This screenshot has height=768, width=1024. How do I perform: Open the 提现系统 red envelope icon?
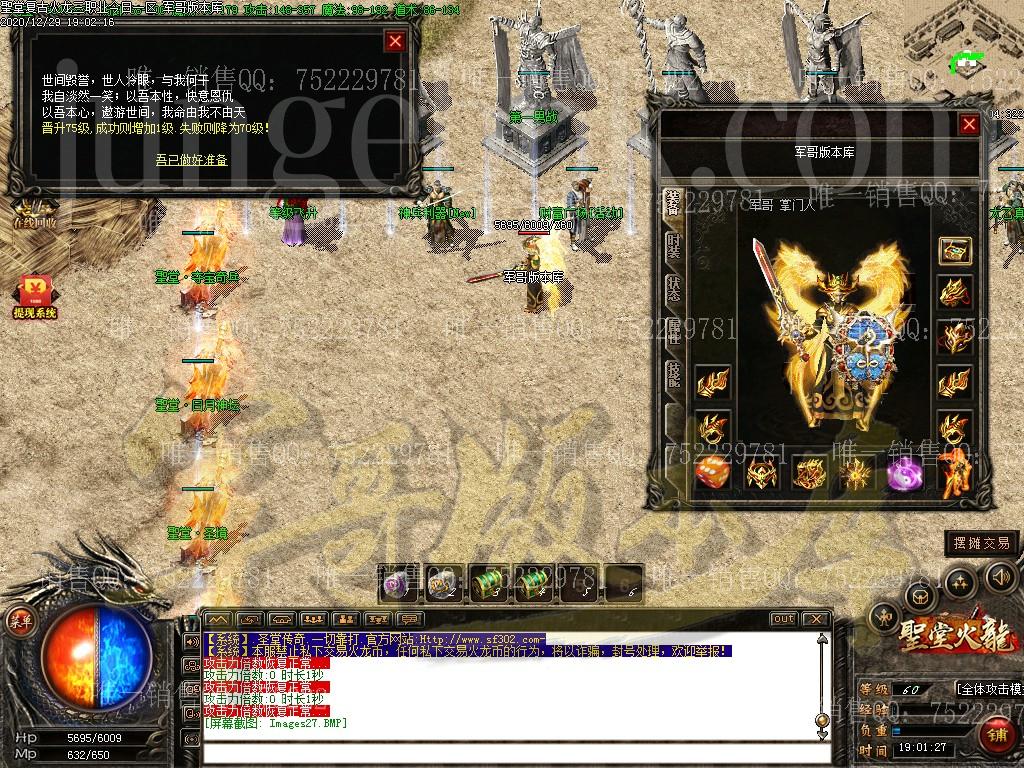[x=34, y=297]
